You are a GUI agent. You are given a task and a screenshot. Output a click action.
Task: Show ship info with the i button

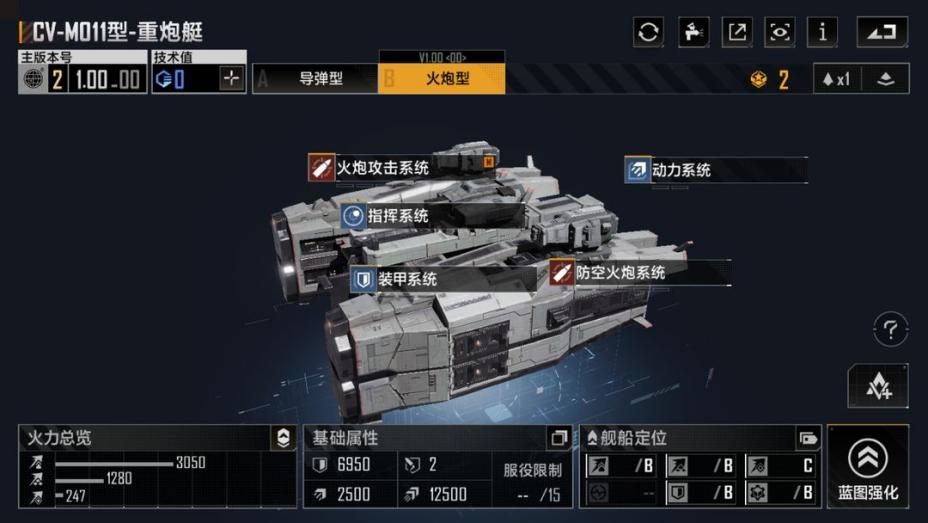tap(822, 32)
